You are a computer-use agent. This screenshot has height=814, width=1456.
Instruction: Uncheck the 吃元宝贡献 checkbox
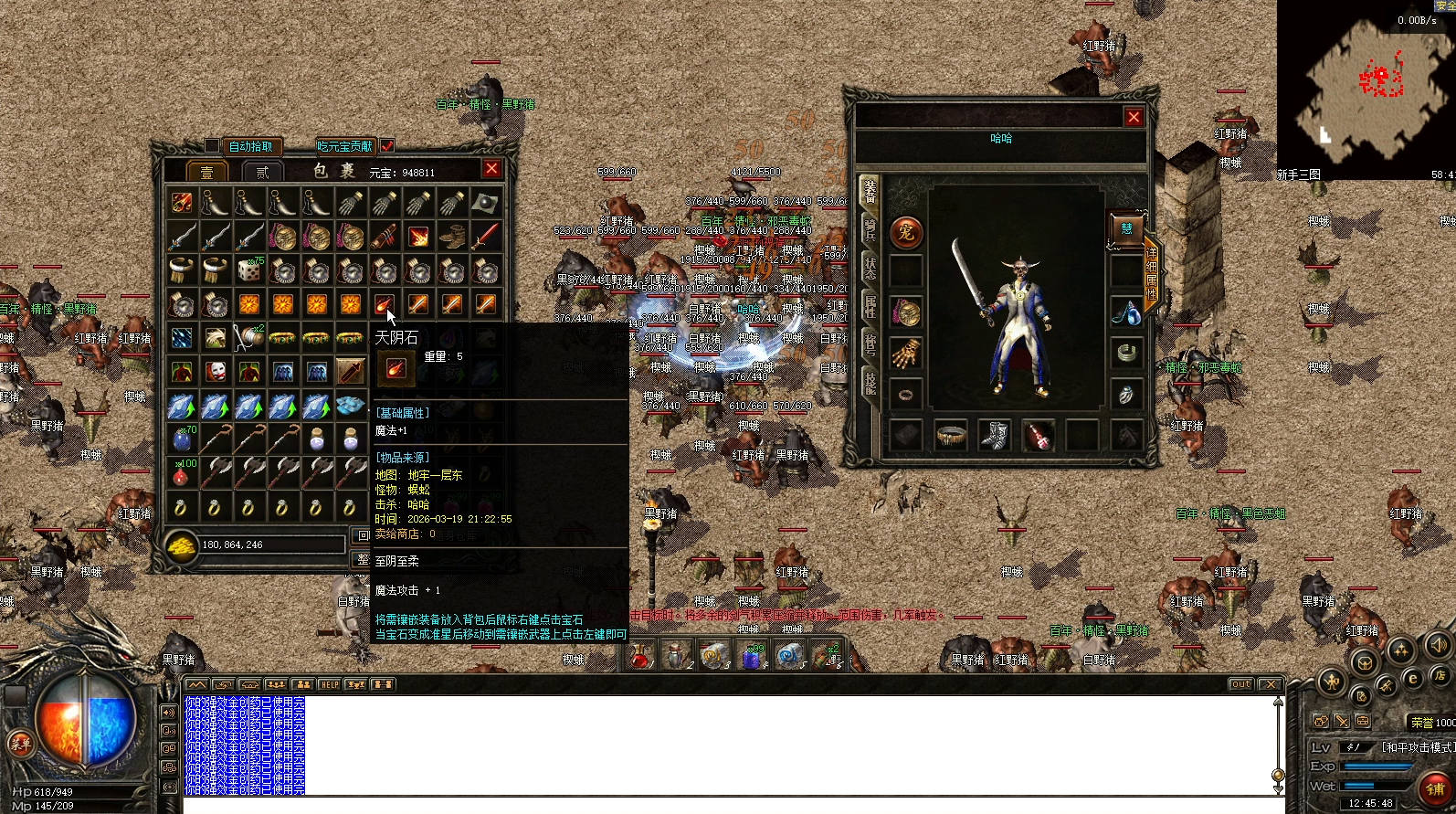coord(387,146)
